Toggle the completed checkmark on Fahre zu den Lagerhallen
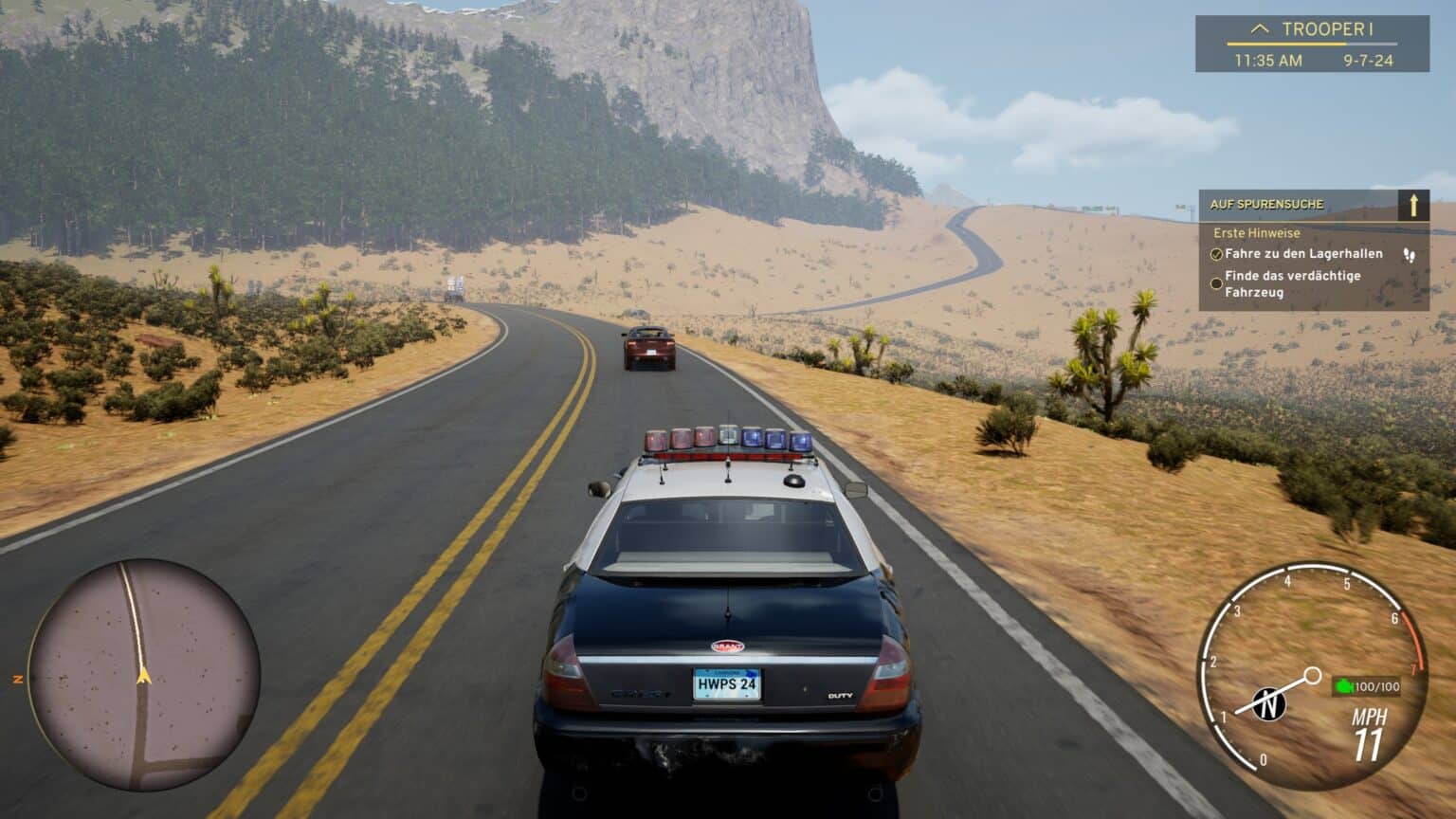Image resolution: width=1456 pixels, height=819 pixels. (1216, 253)
